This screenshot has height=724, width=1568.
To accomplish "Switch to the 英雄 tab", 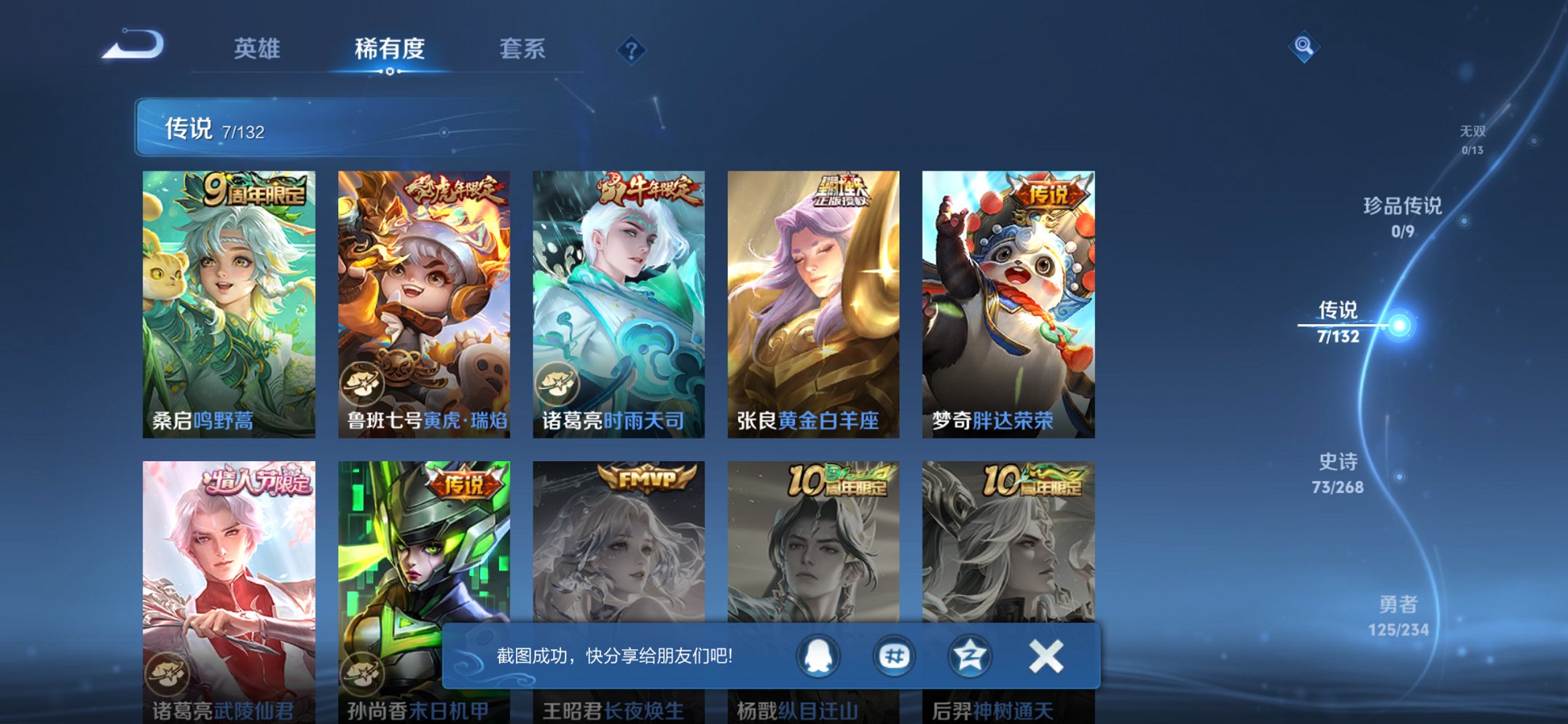I will tap(259, 49).
